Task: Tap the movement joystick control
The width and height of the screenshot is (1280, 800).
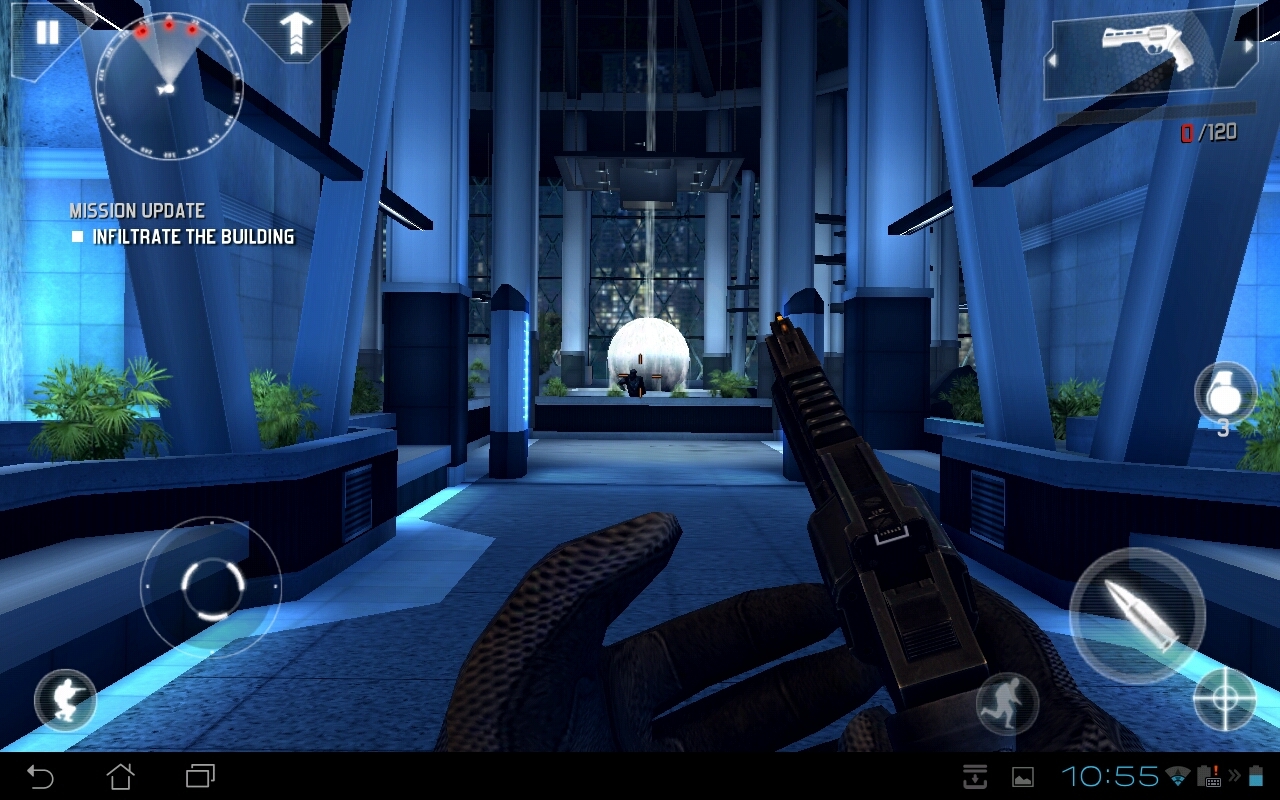Action: click(212, 585)
